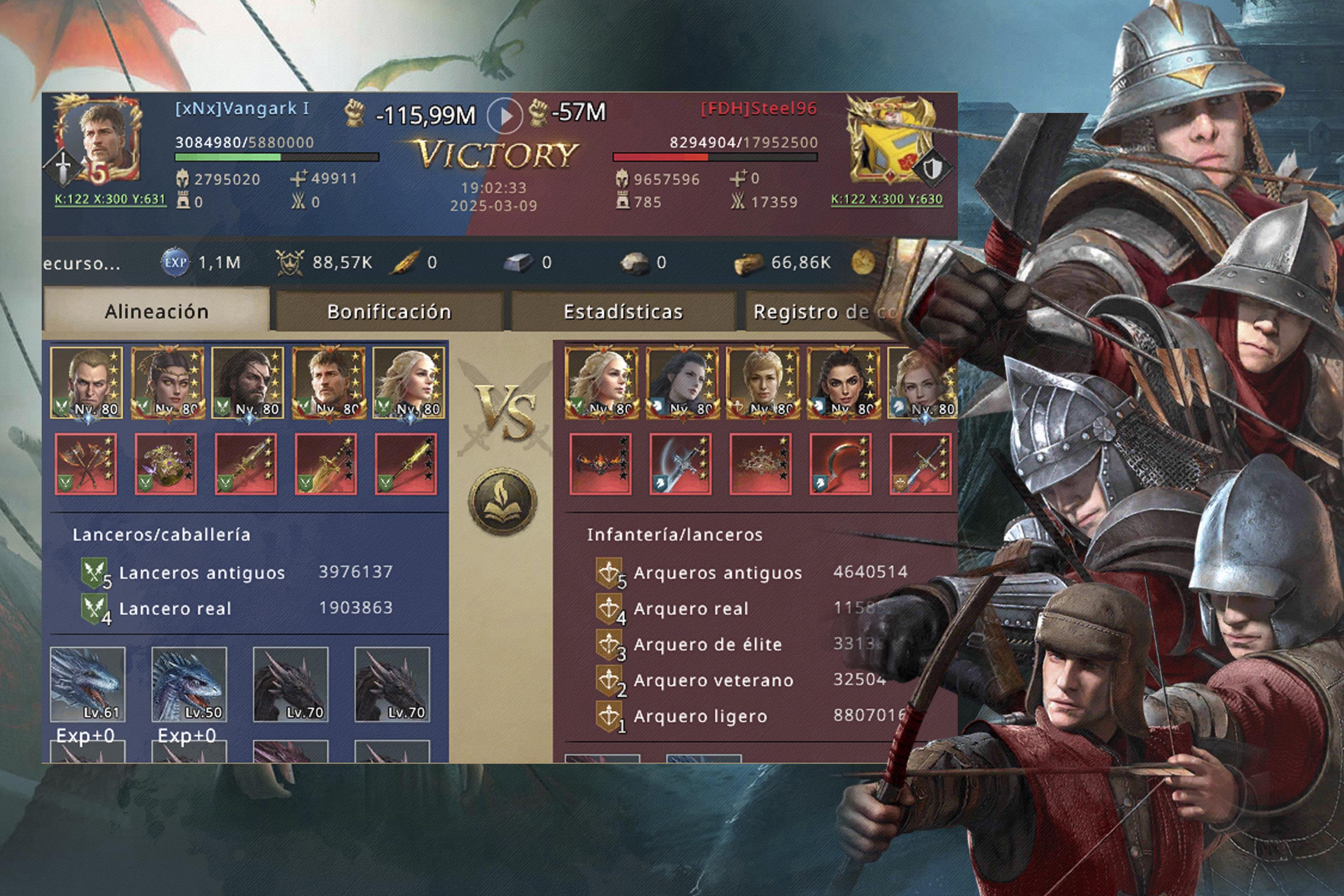This screenshot has width=1344, height=896.
Task: Select the attacker's golden orb item slot
Action: pos(166,463)
